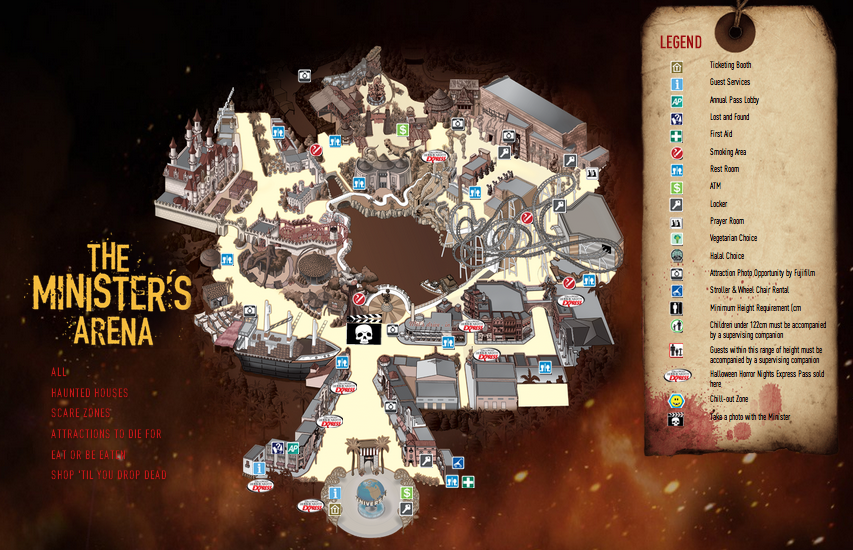Image resolution: width=853 pixels, height=550 pixels.
Task: Select the Smoking Area legend entry
Action: [x=727, y=152]
